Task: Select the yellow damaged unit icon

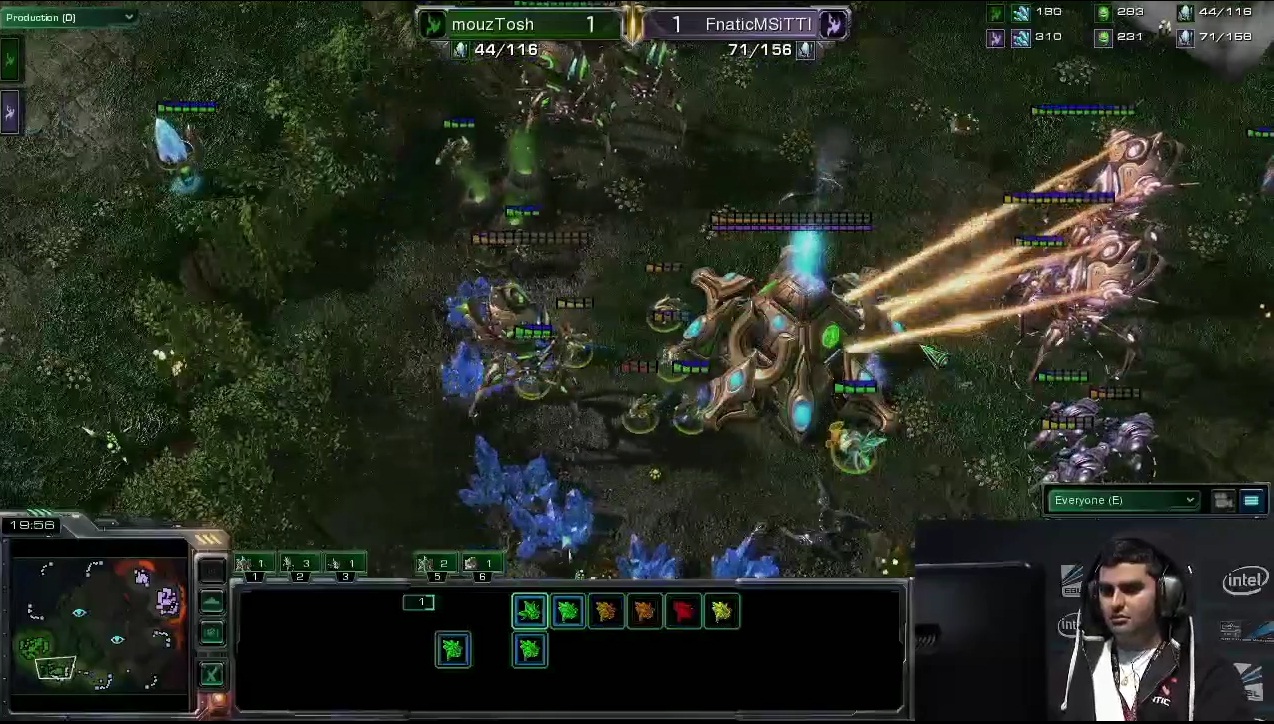Action: coord(721,611)
